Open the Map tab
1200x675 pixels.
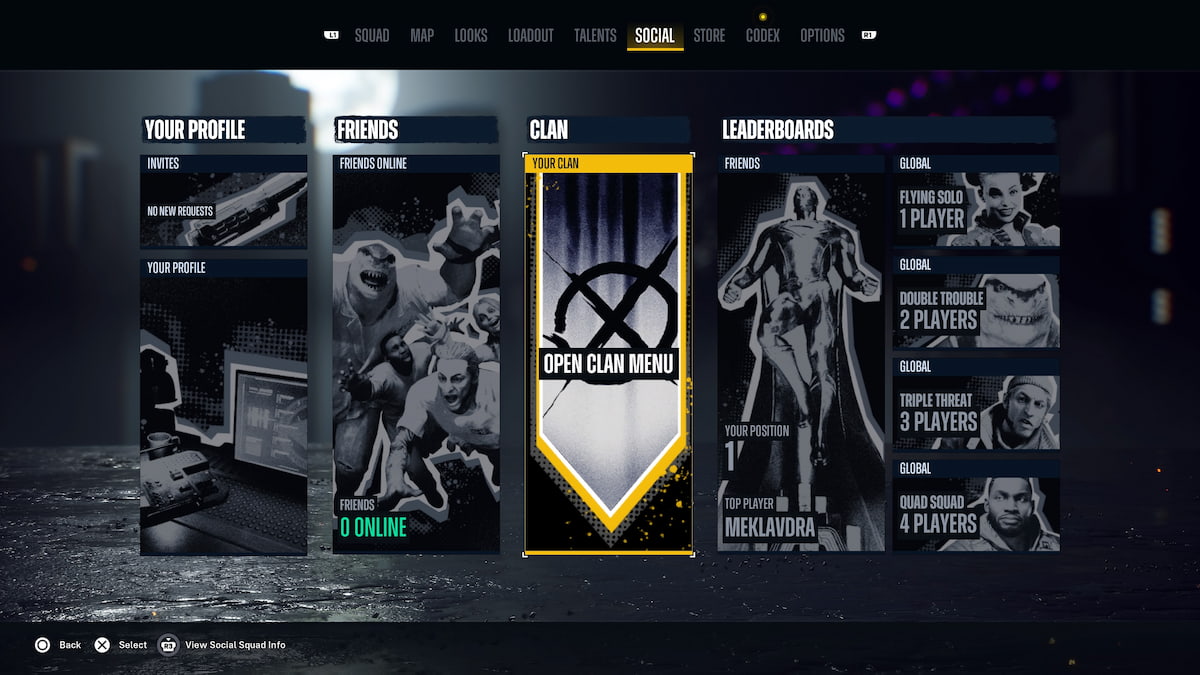422,36
